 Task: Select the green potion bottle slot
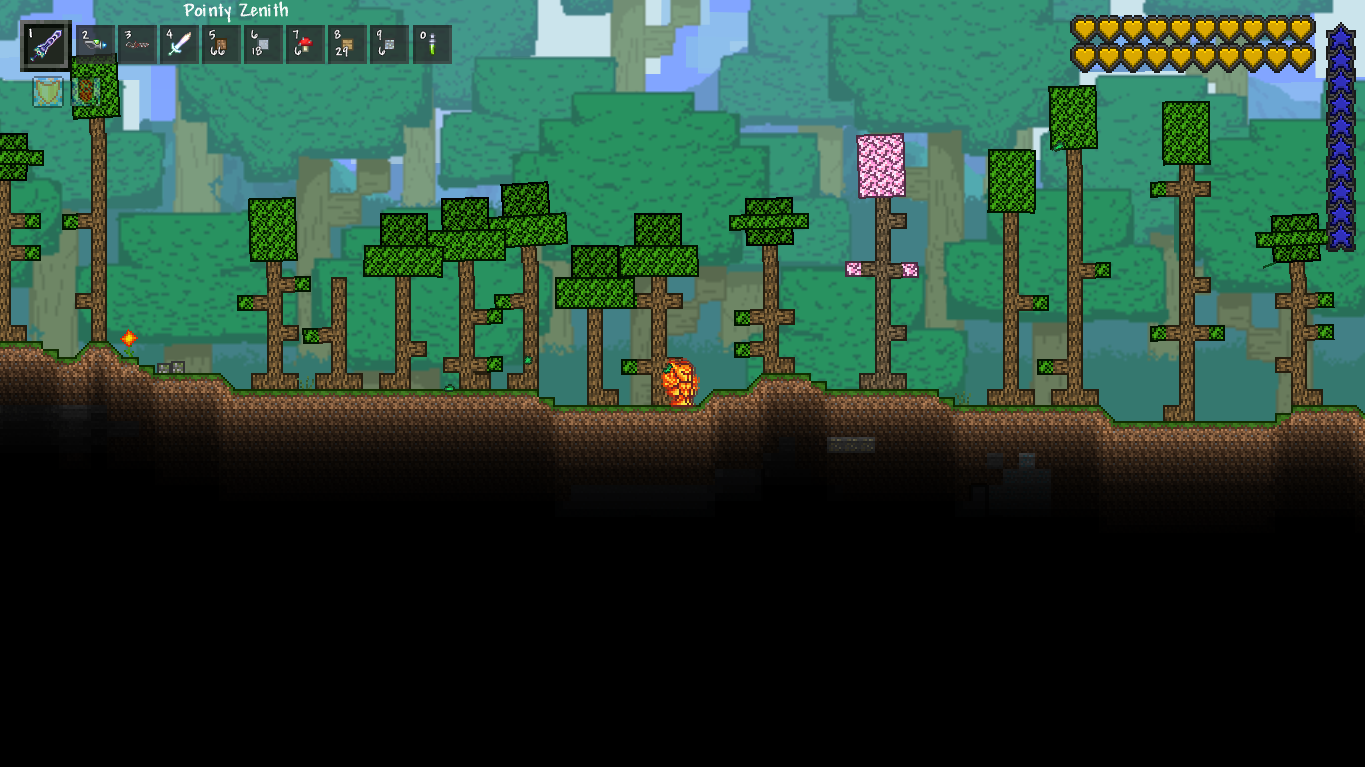[432, 45]
